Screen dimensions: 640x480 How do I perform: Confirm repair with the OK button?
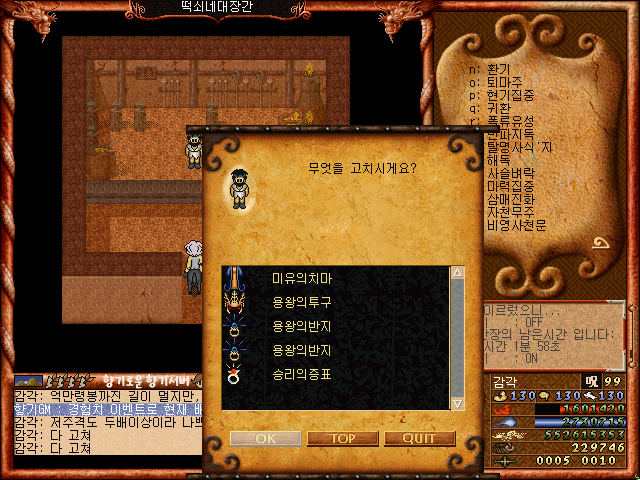click(x=265, y=438)
